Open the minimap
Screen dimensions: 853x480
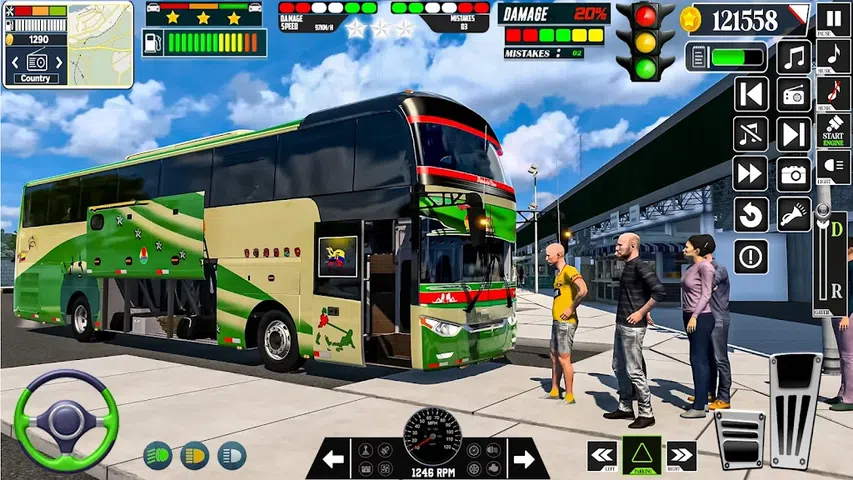click(x=100, y=40)
